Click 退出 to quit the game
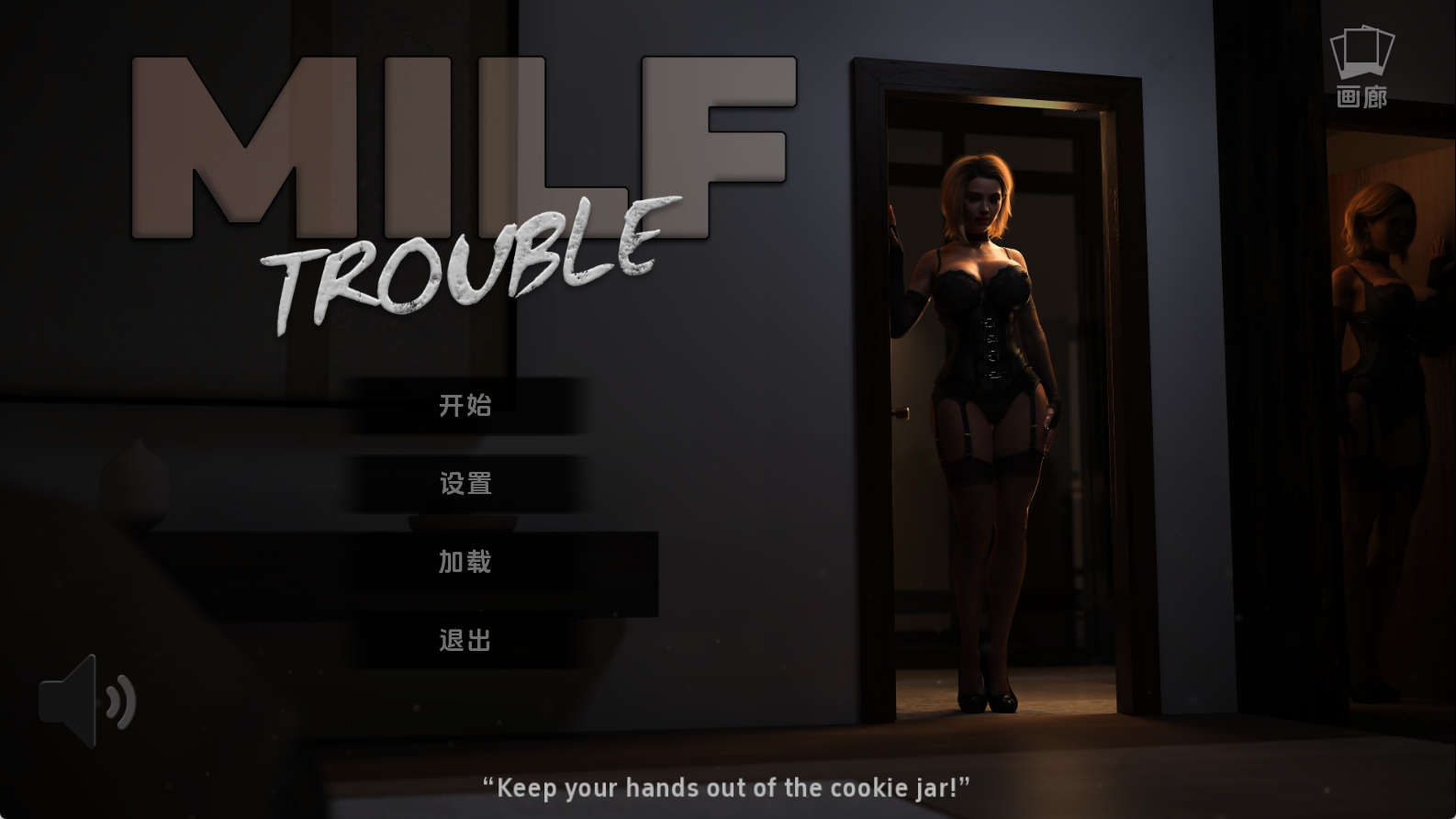Image resolution: width=1456 pixels, height=819 pixels. click(x=465, y=641)
